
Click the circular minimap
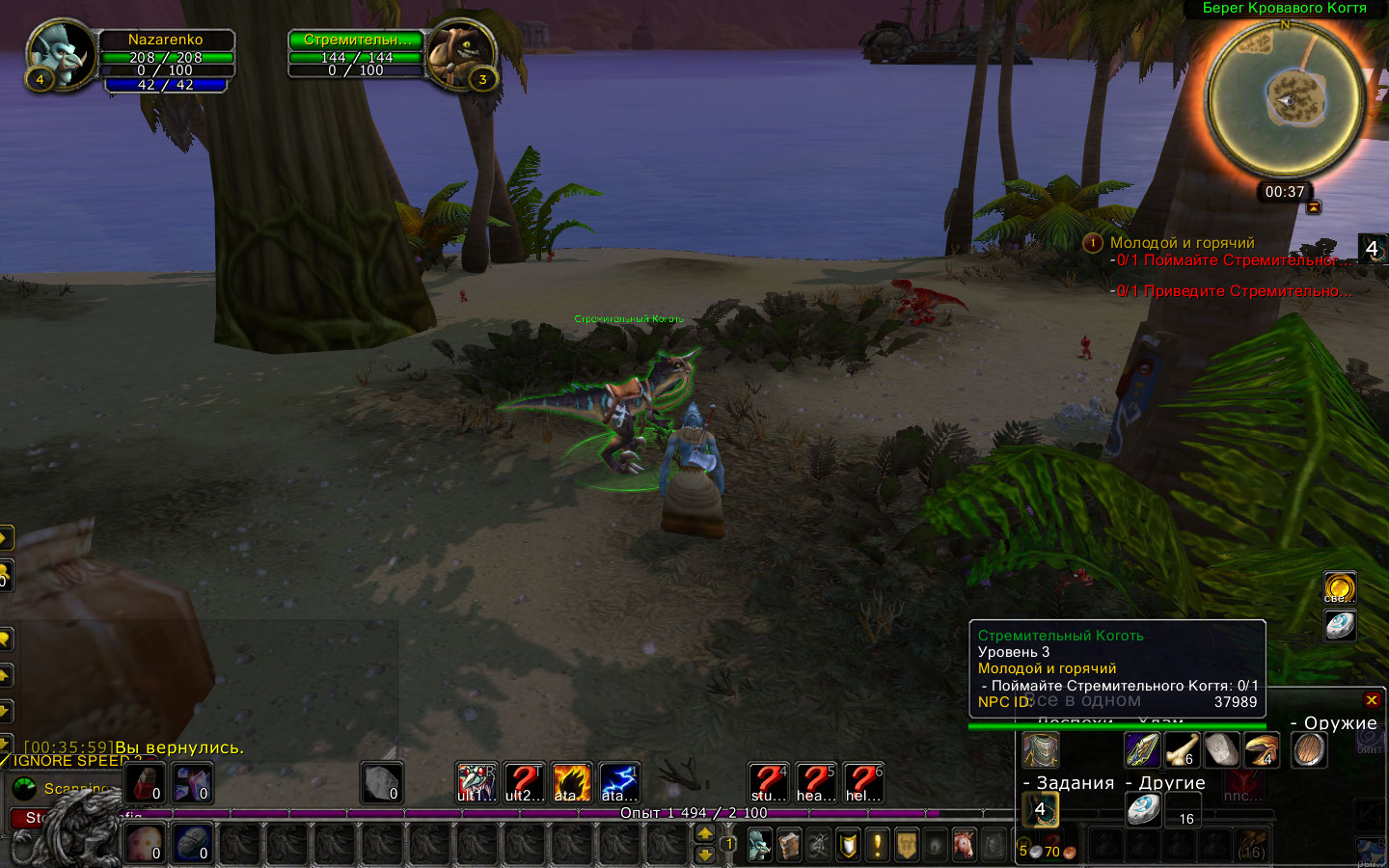click(1284, 98)
